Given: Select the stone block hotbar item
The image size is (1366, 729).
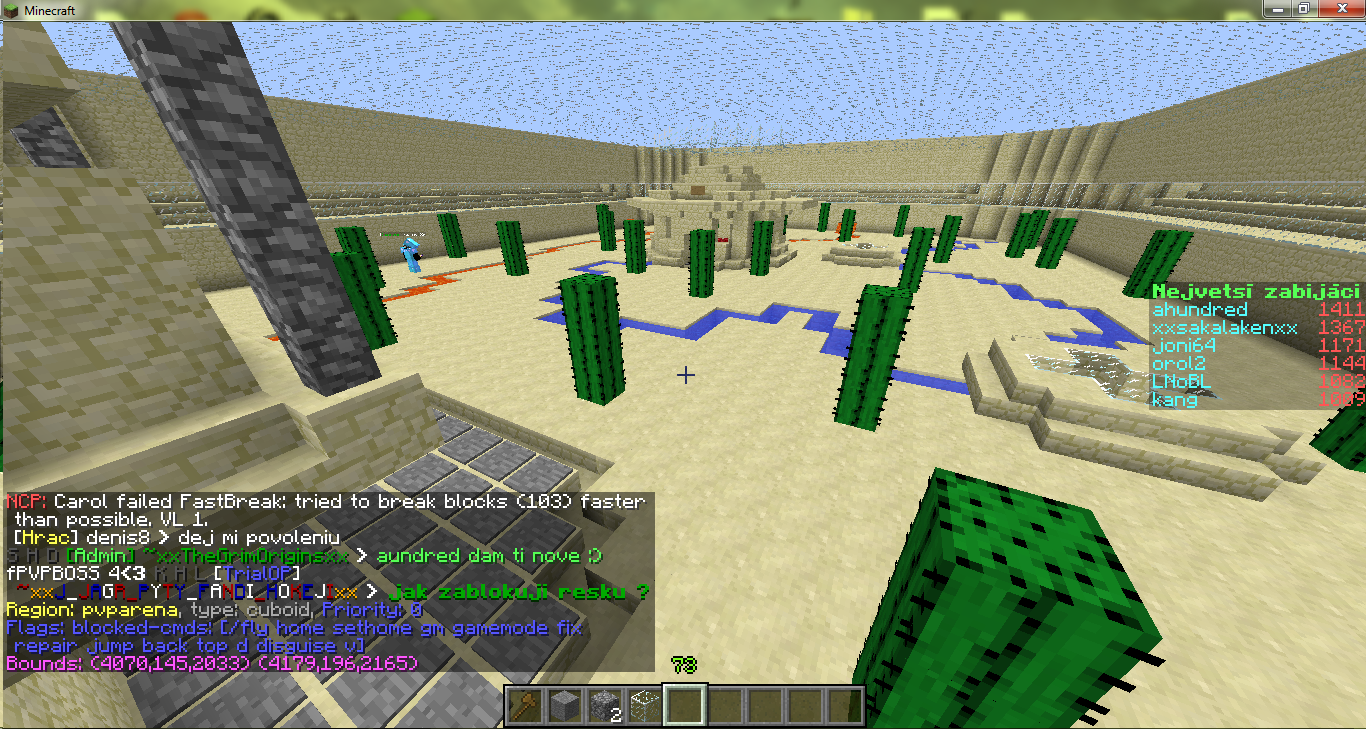Looking at the screenshot, I should coord(563,703).
